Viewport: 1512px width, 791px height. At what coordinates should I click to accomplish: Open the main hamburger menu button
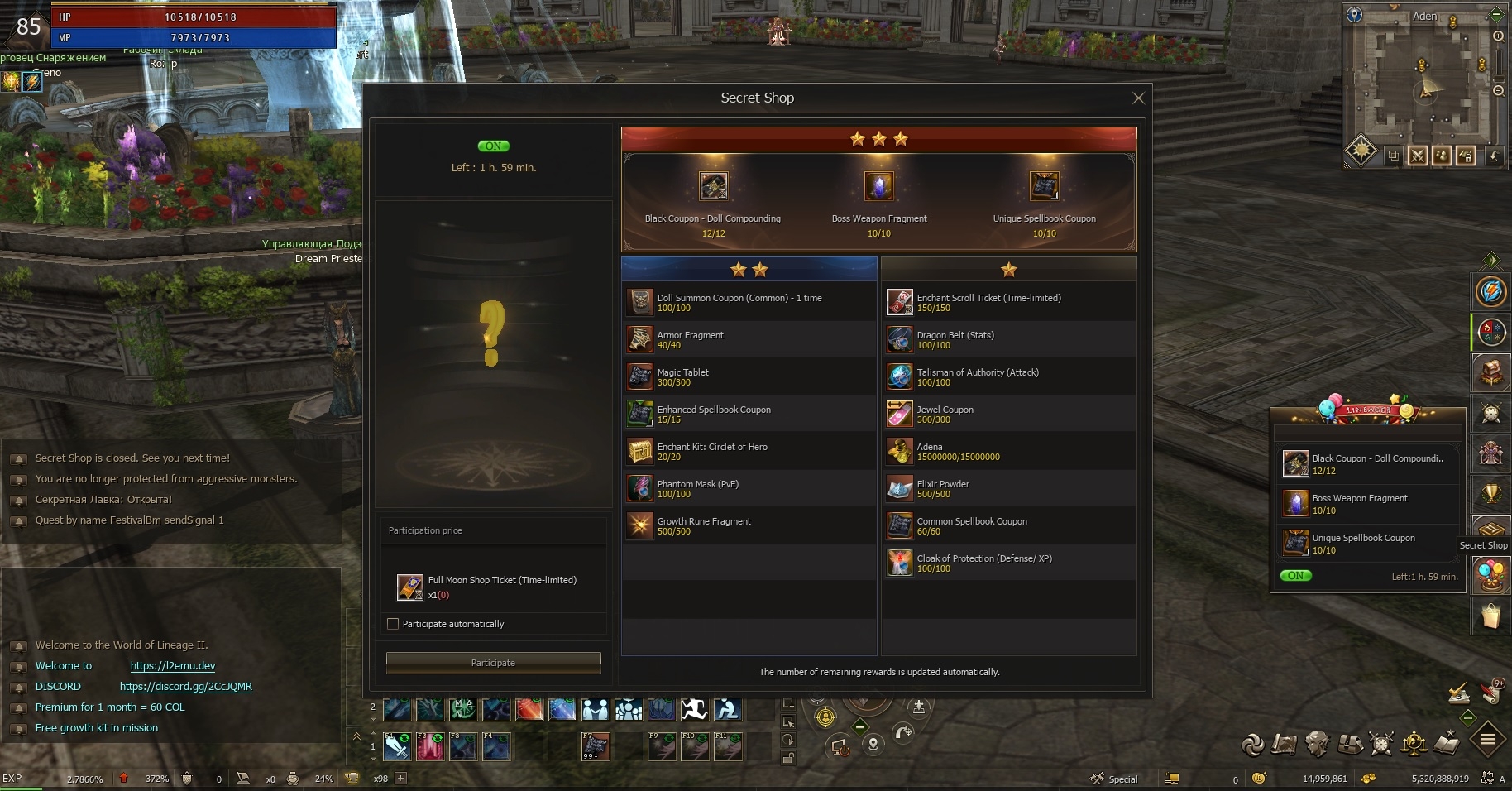1487,740
